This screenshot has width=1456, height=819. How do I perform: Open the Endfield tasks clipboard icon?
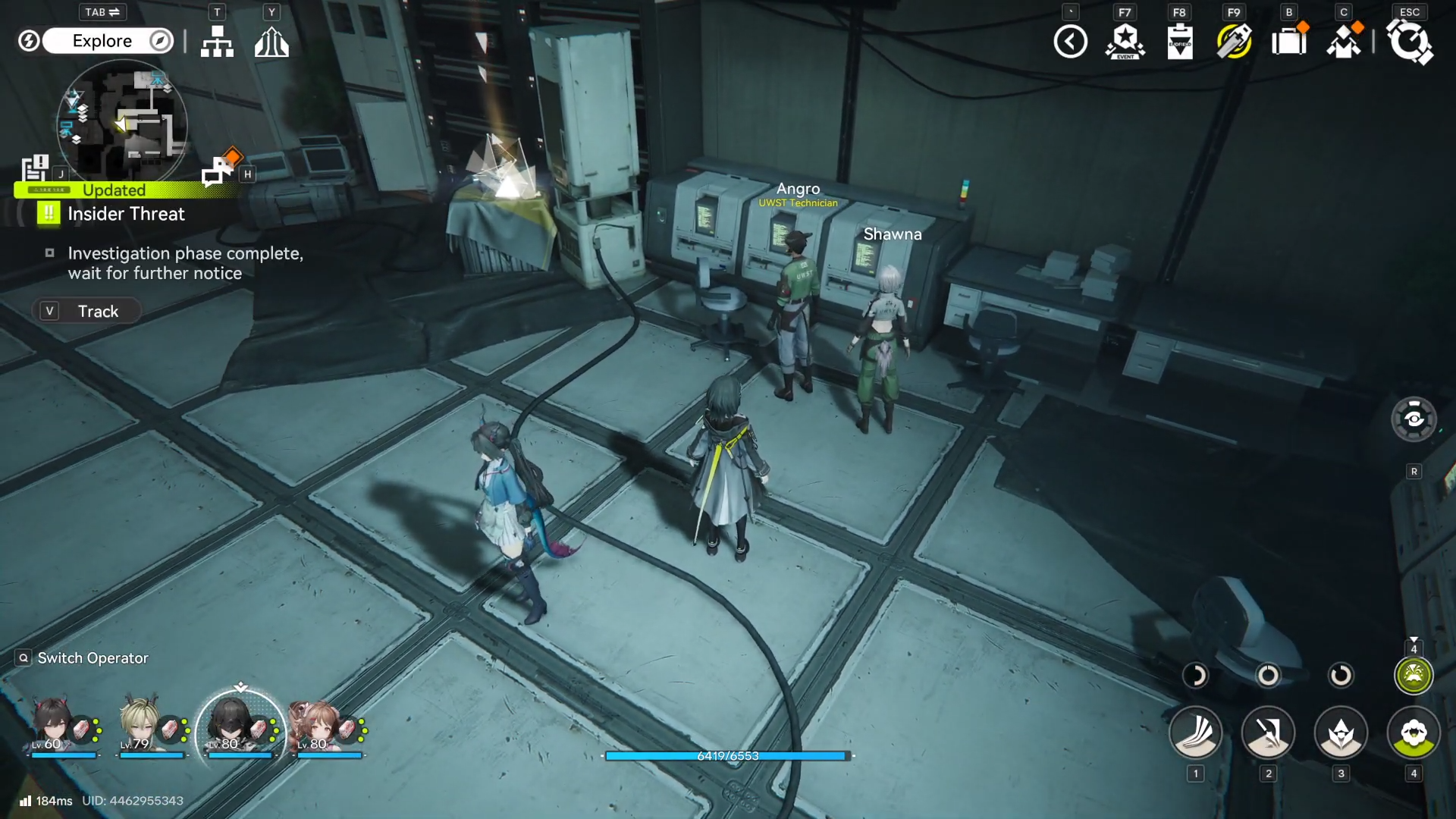point(1180,41)
